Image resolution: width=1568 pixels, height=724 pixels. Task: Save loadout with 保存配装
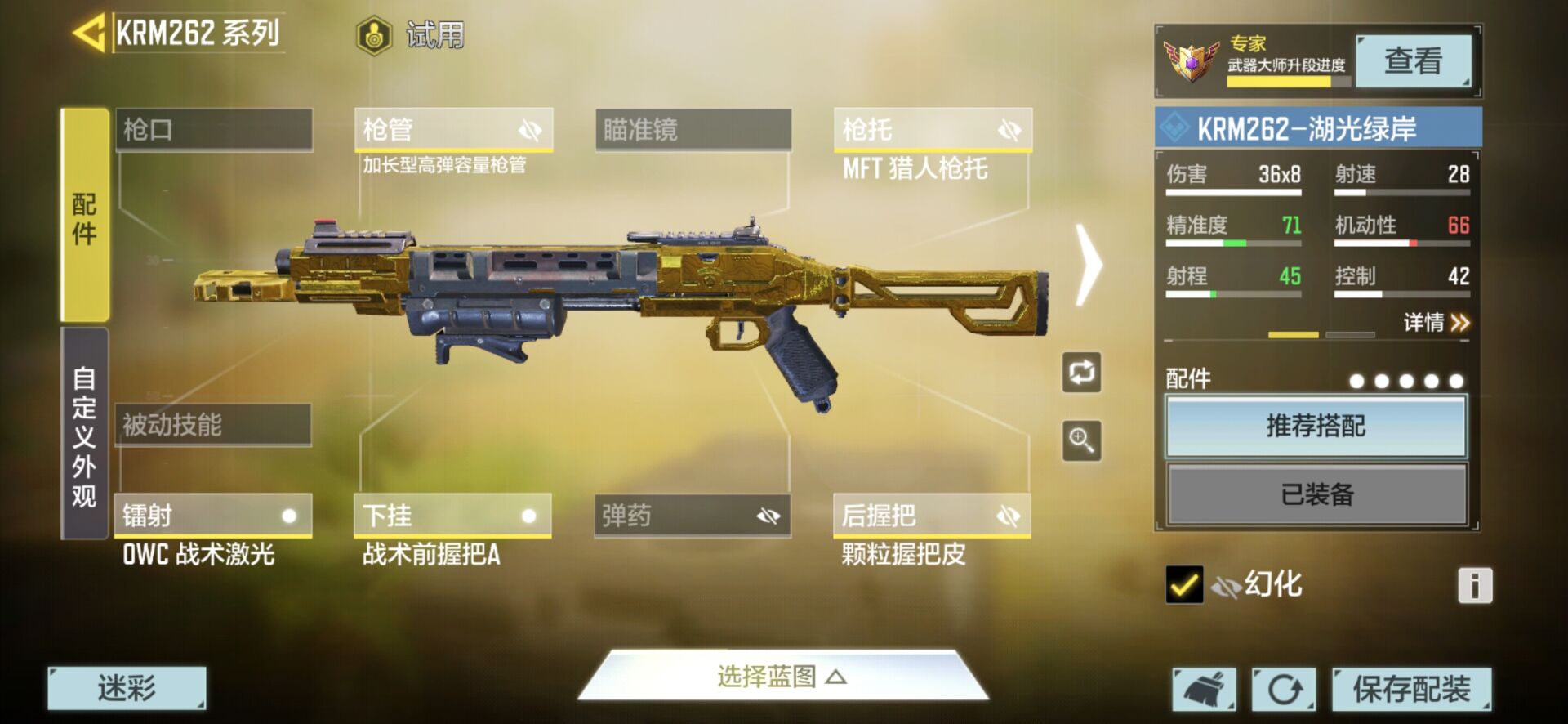(x=1411, y=689)
